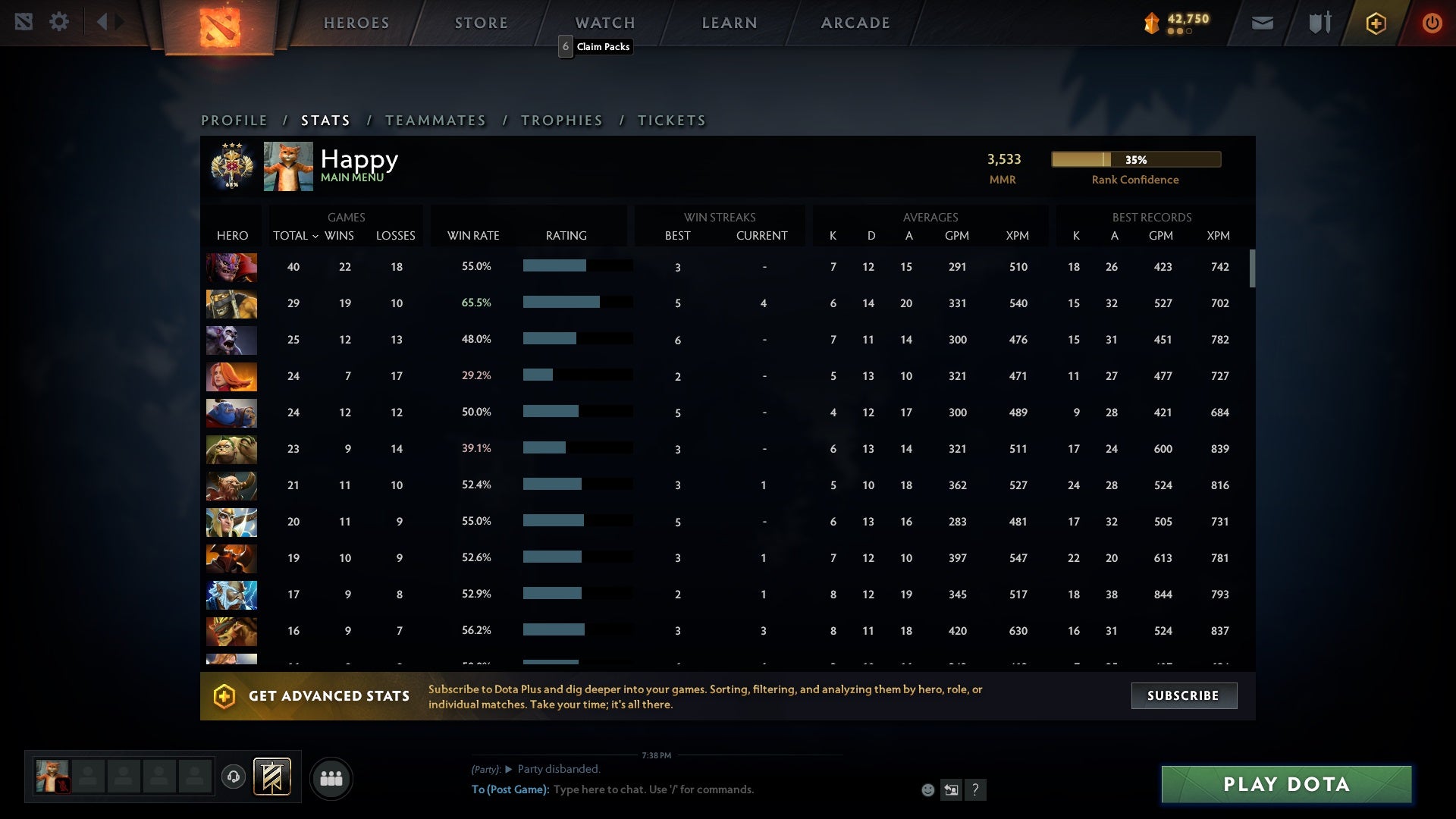Click the armory shield and sword icon
This screenshot has width=1456, height=819.
tap(1319, 23)
